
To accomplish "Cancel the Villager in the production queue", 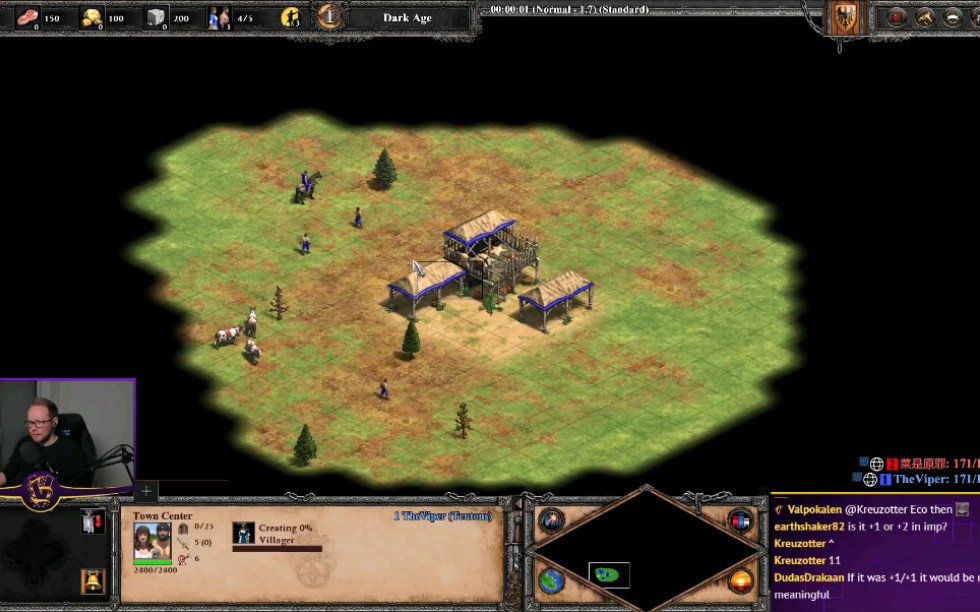I will pos(244,533).
